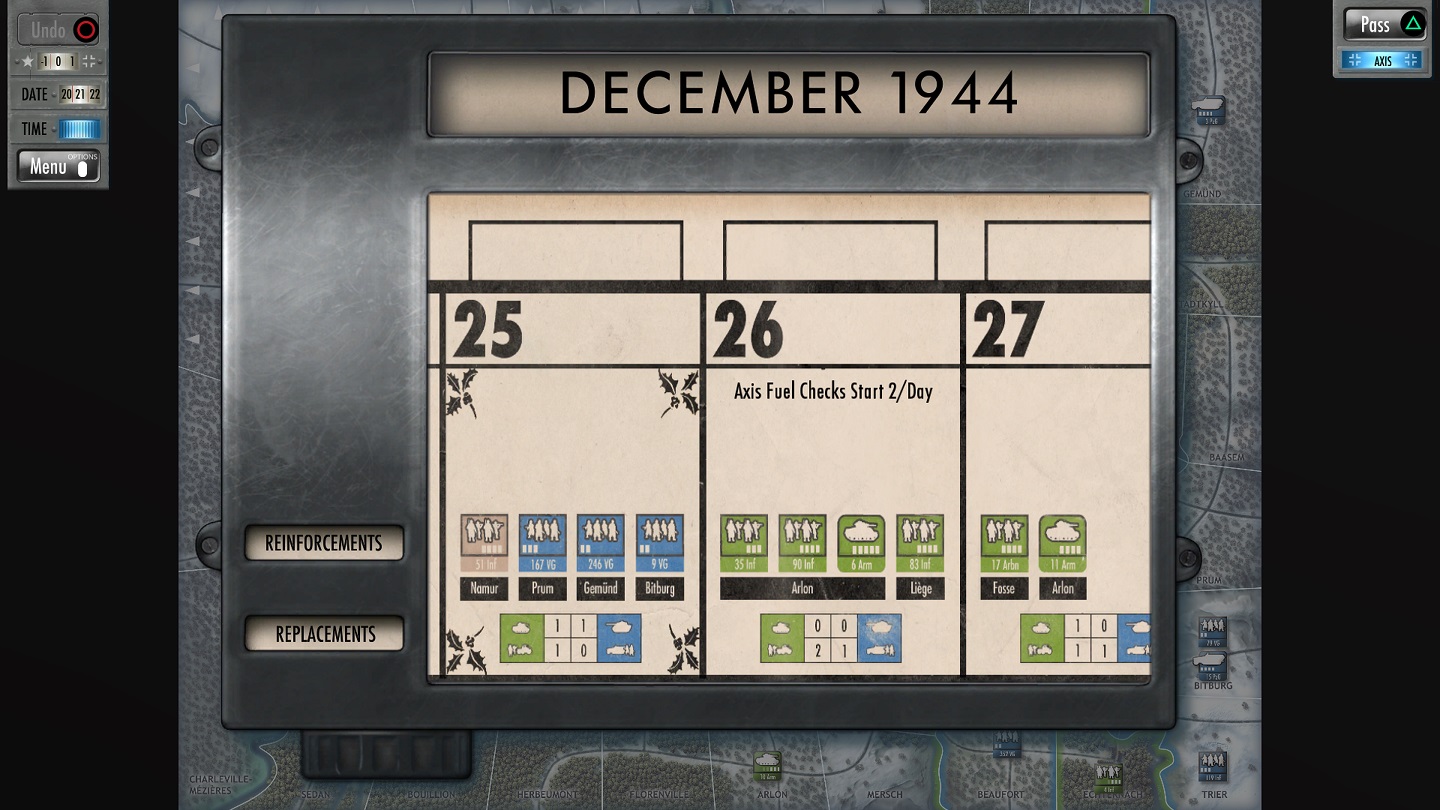Open the REINFORCEMENTS tab

click(323, 543)
